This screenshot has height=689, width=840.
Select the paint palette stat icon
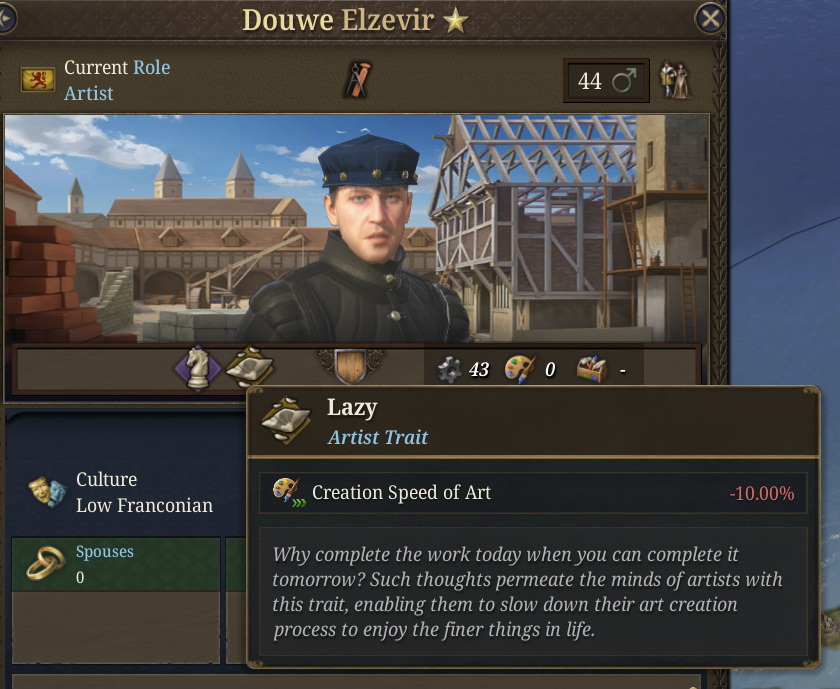point(519,369)
